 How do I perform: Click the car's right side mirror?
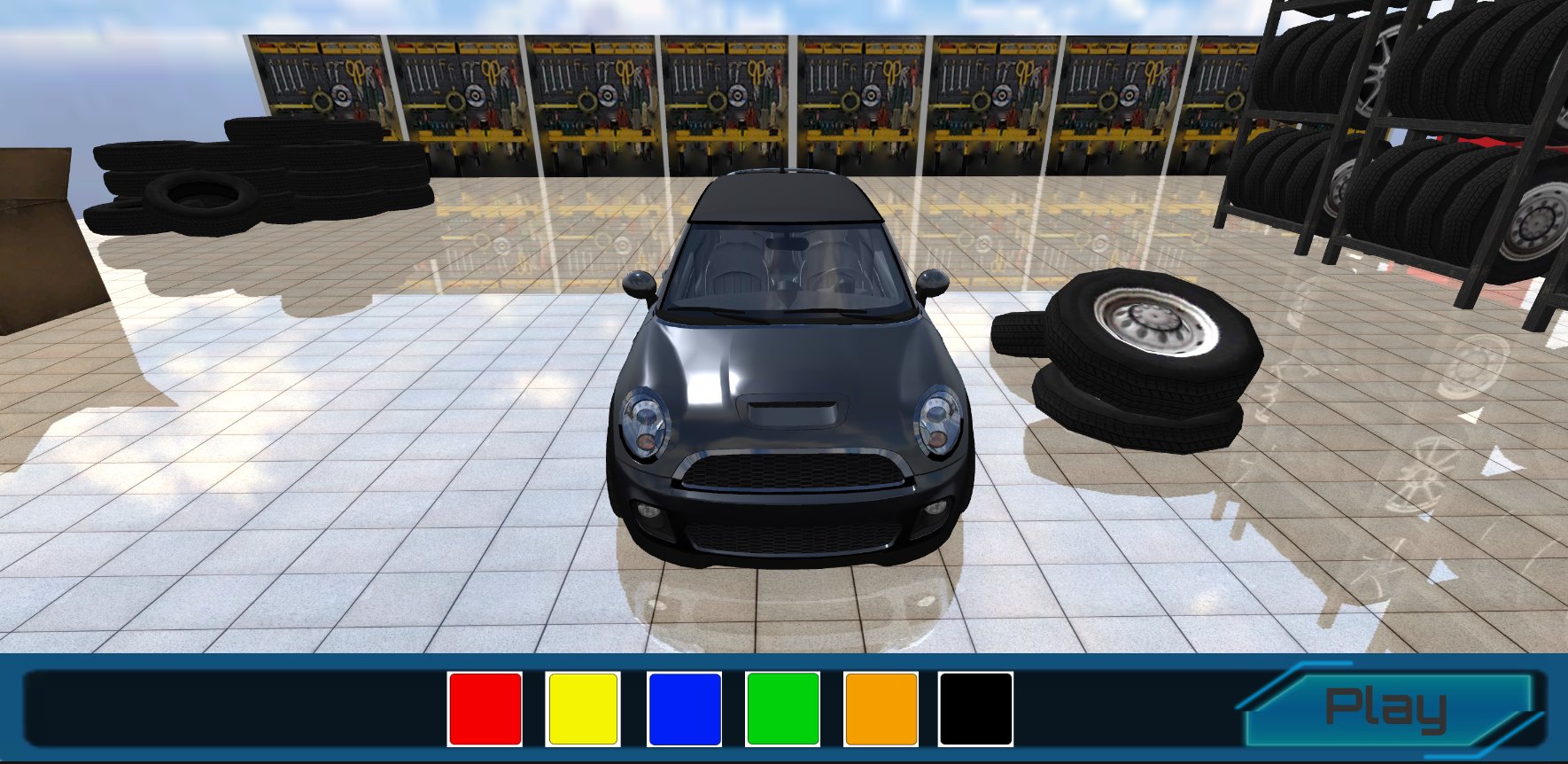(x=933, y=280)
